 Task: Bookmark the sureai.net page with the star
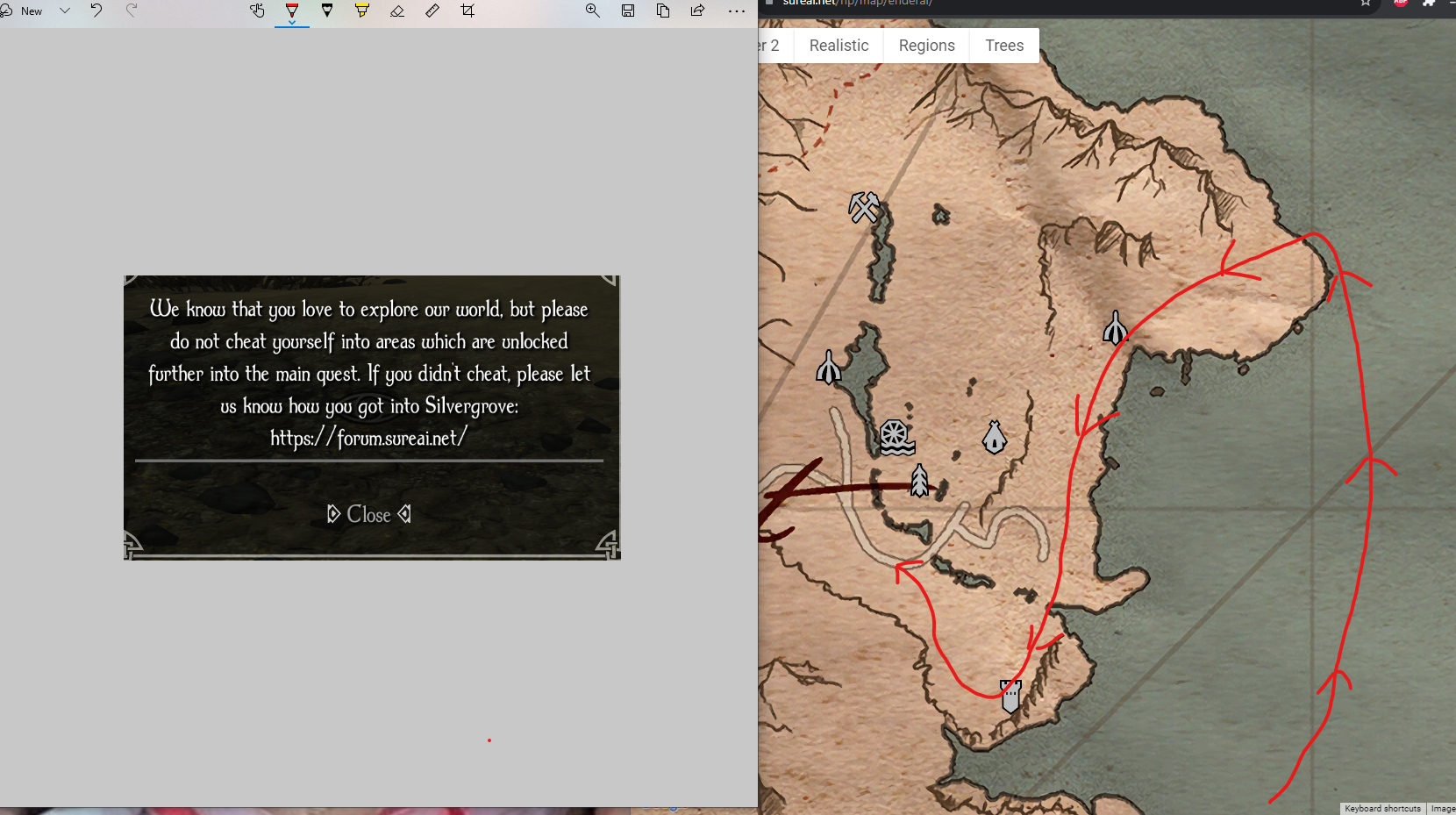1365,4
